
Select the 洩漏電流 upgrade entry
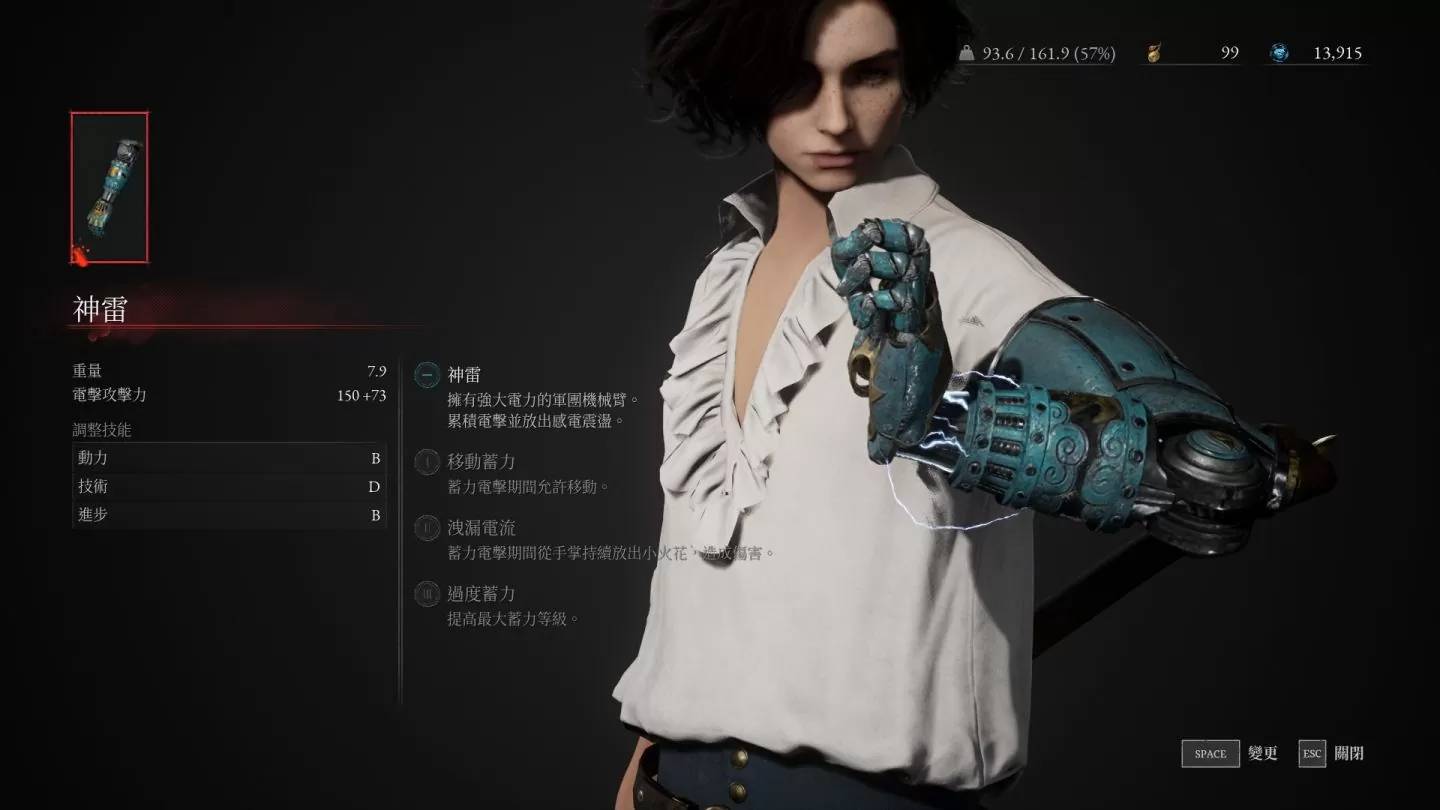coord(480,528)
